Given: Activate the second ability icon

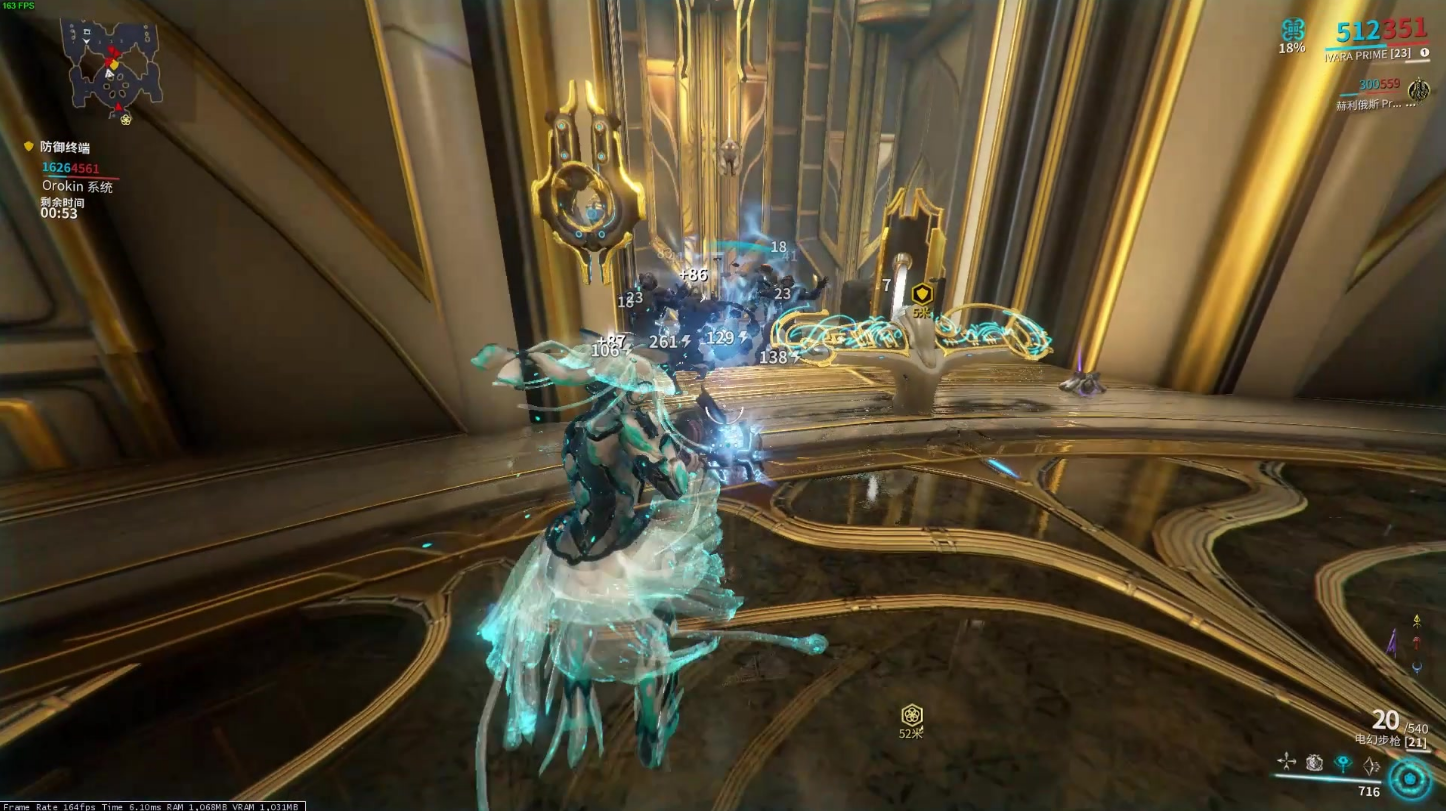Looking at the screenshot, I should pyautogui.click(x=1314, y=763).
